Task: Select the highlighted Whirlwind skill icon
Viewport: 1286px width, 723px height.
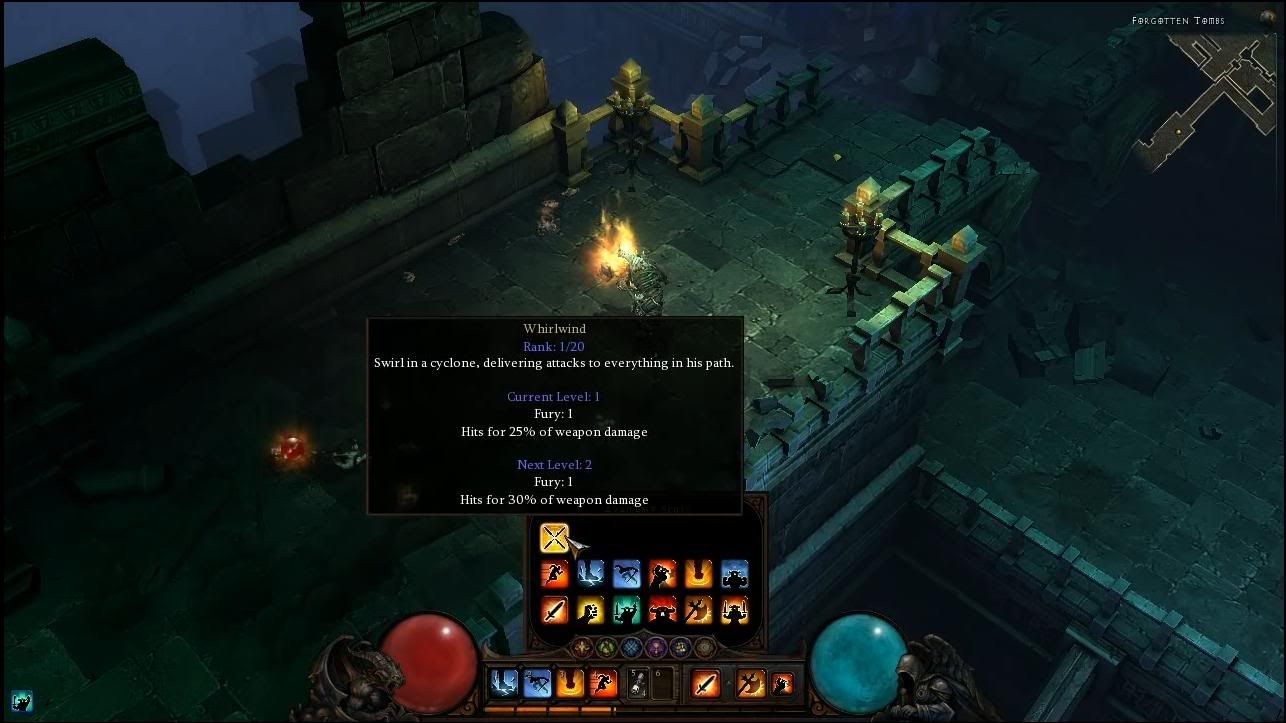Action: 554,538
